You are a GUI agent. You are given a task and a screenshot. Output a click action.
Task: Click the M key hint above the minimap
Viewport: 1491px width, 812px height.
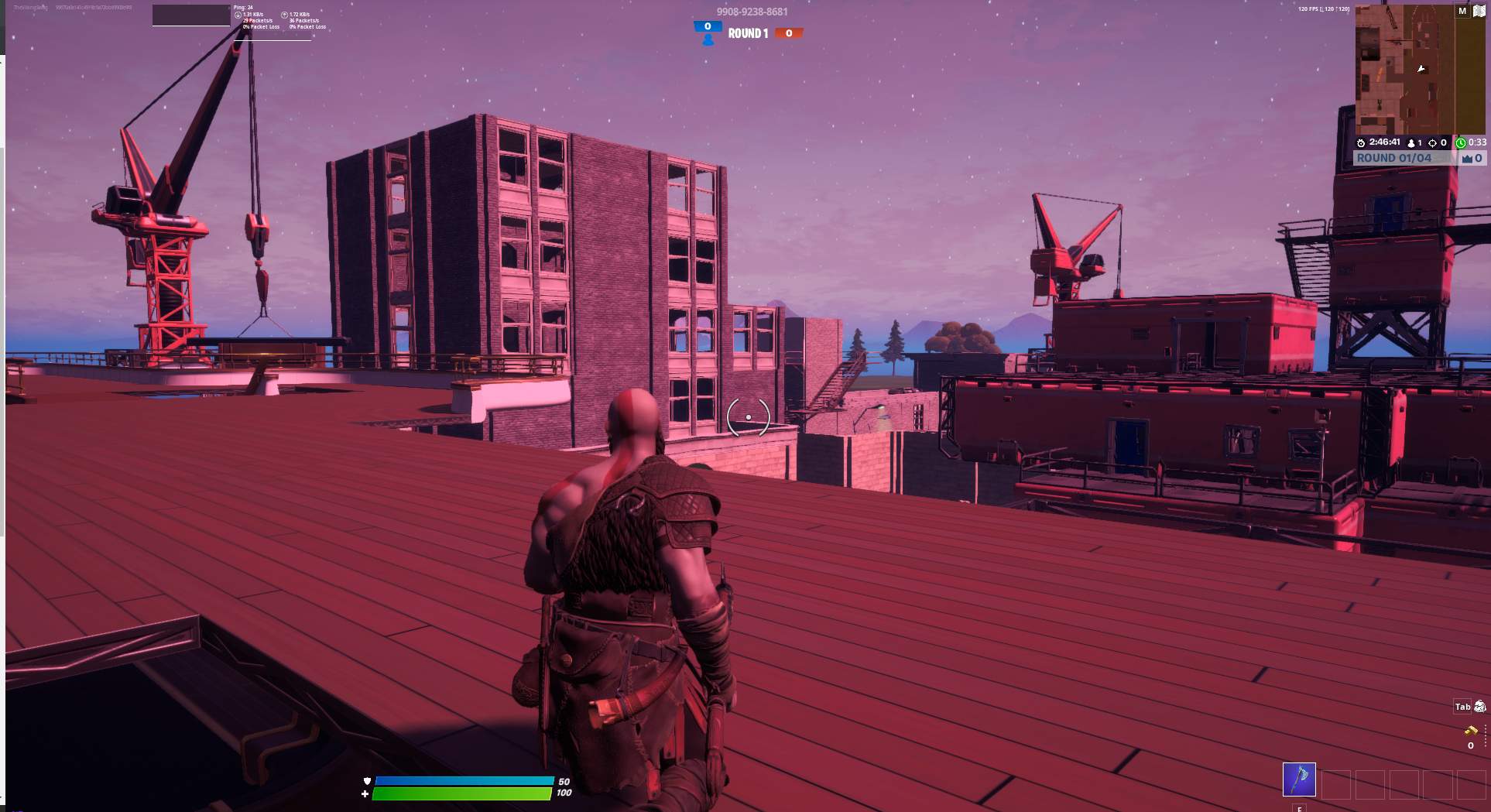[1462, 11]
